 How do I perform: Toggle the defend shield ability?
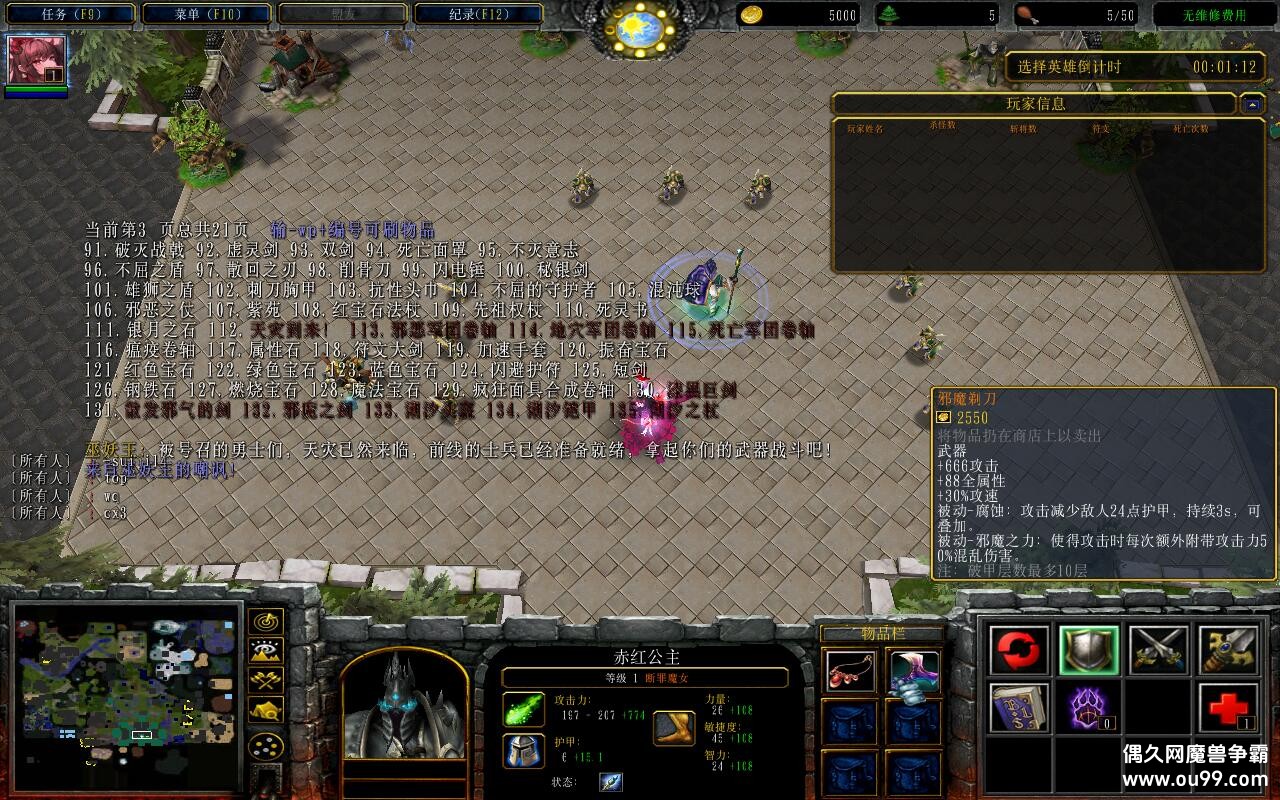coord(1088,648)
